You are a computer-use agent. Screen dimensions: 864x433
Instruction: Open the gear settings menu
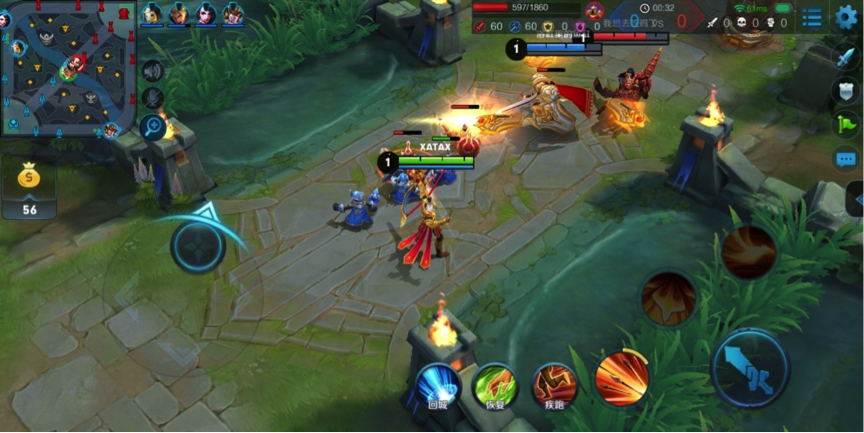[x=846, y=17]
